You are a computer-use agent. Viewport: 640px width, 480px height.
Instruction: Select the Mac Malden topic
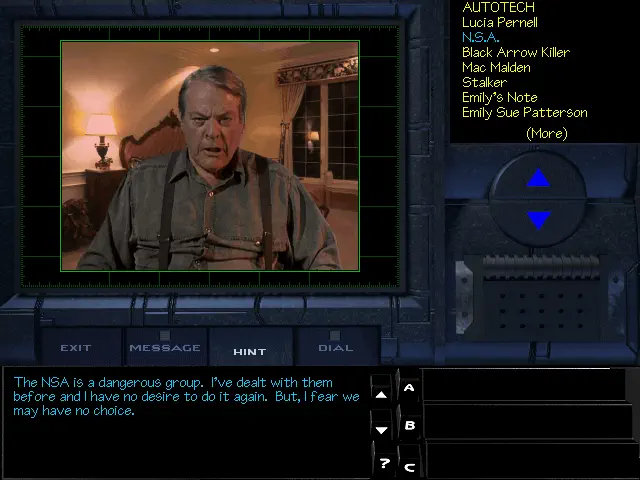point(497,67)
